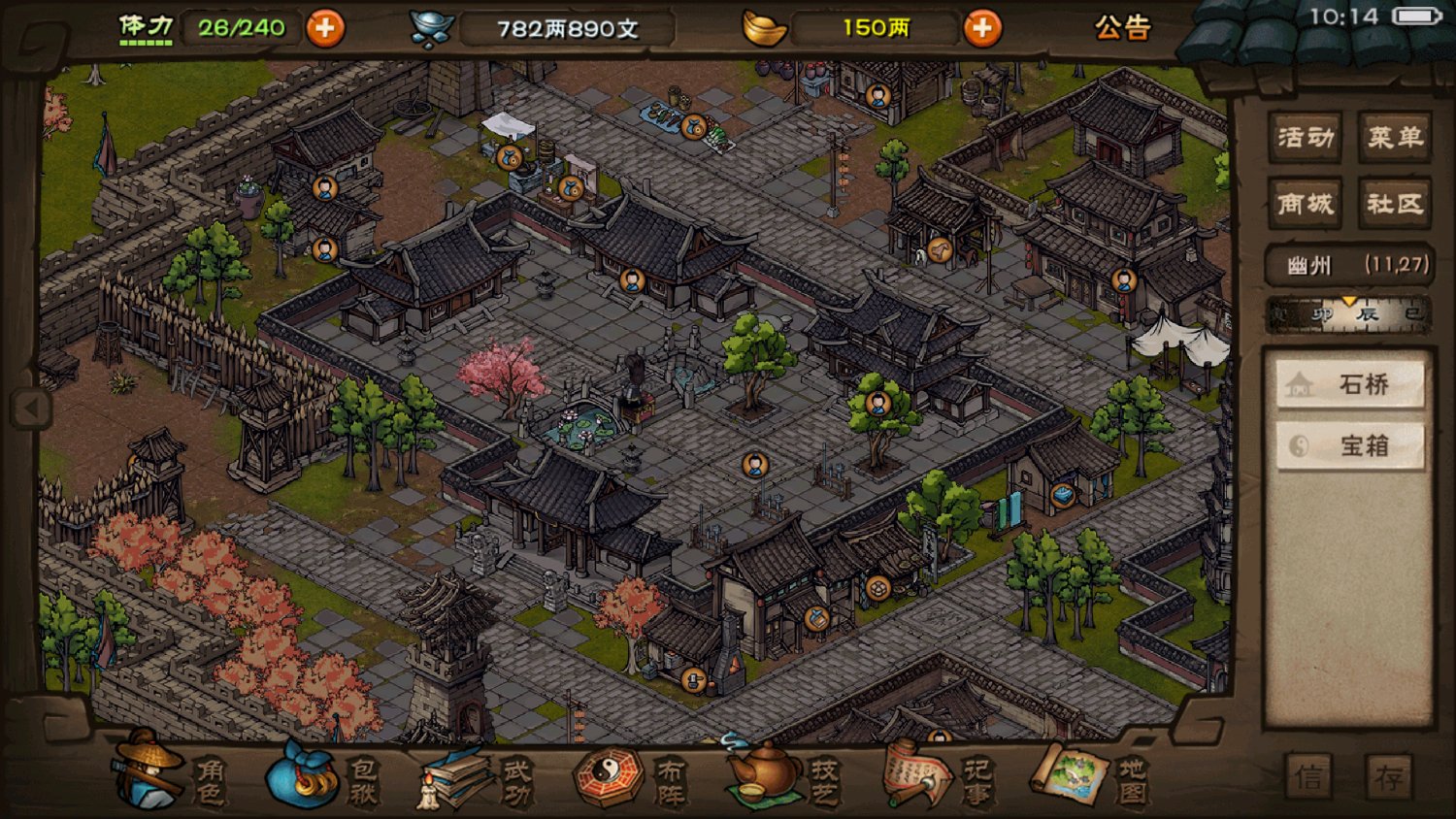Expand the left side arrow tab
1456x819 pixels.
pyautogui.click(x=30, y=409)
